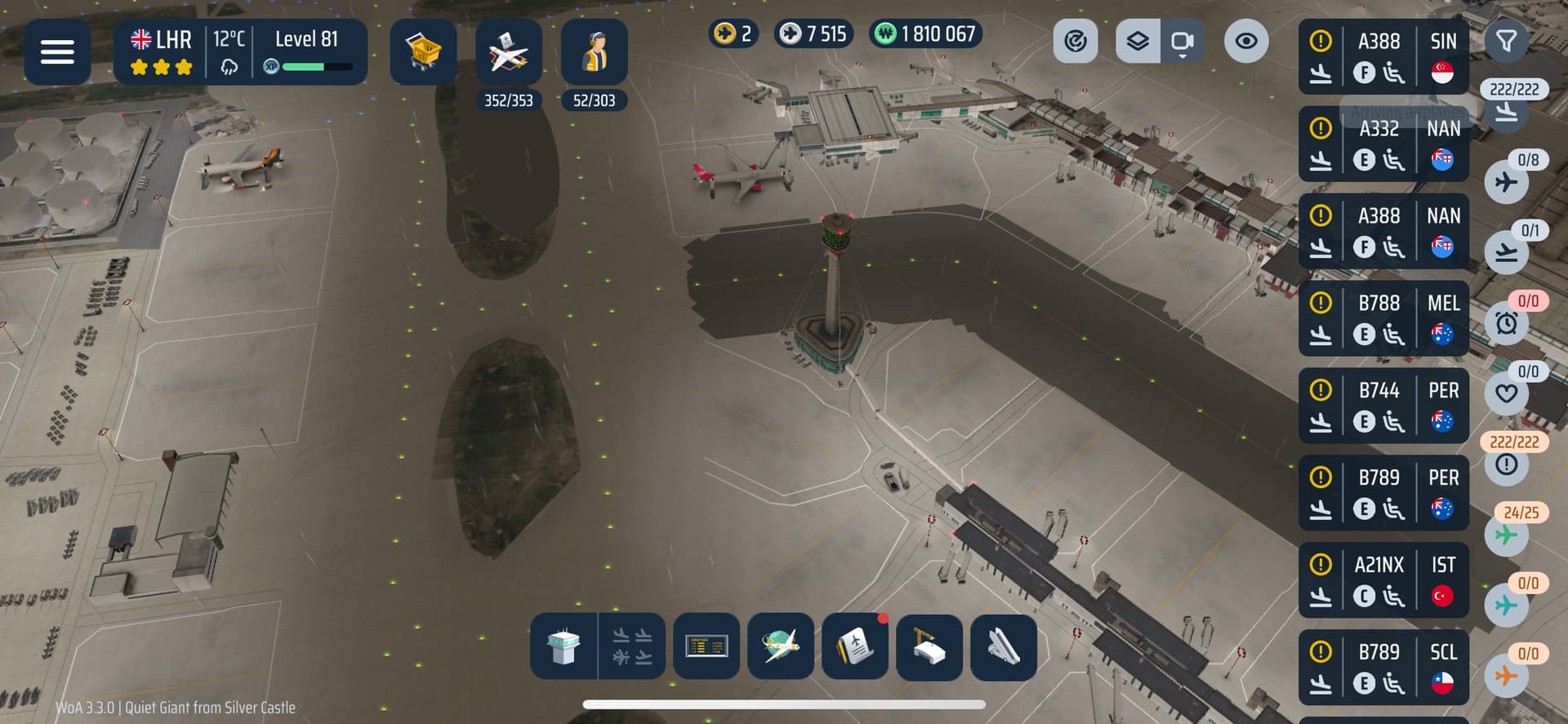Screen dimensions: 1568x724
Task: Open the ground staff worker button
Action: (x=594, y=52)
